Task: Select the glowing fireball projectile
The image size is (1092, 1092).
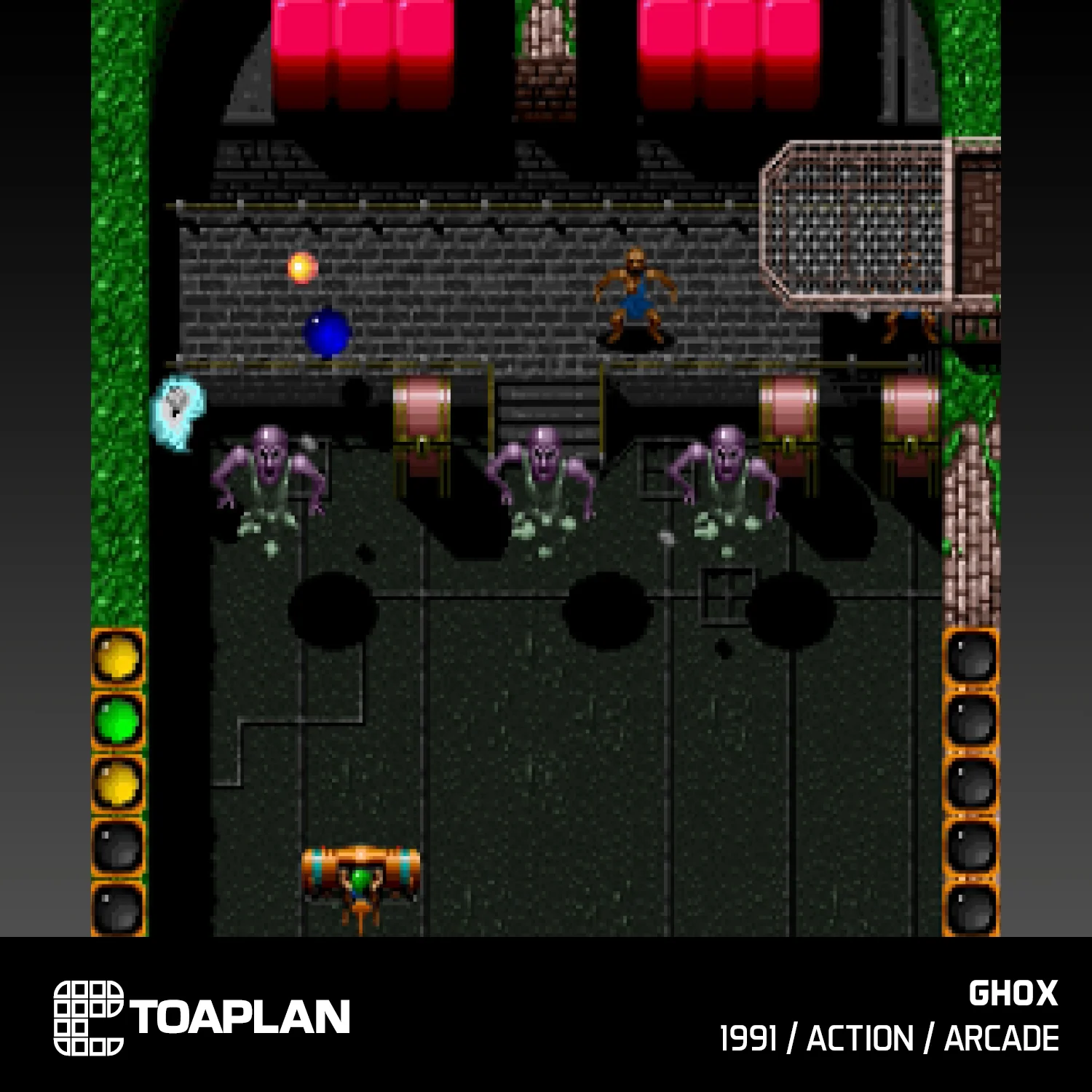Action: (301, 267)
